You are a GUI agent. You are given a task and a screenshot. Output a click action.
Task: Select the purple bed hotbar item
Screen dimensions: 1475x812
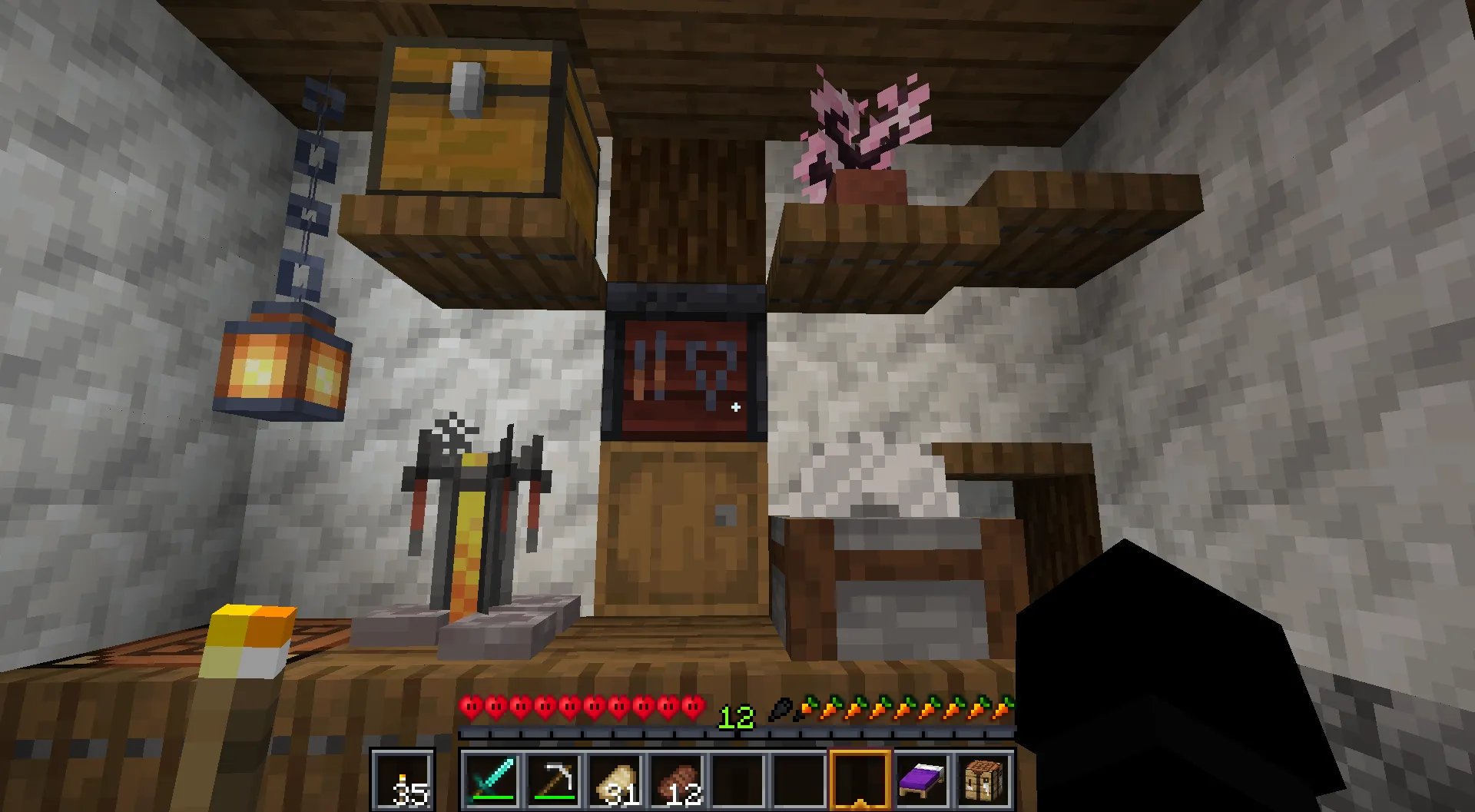(x=922, y=780)
